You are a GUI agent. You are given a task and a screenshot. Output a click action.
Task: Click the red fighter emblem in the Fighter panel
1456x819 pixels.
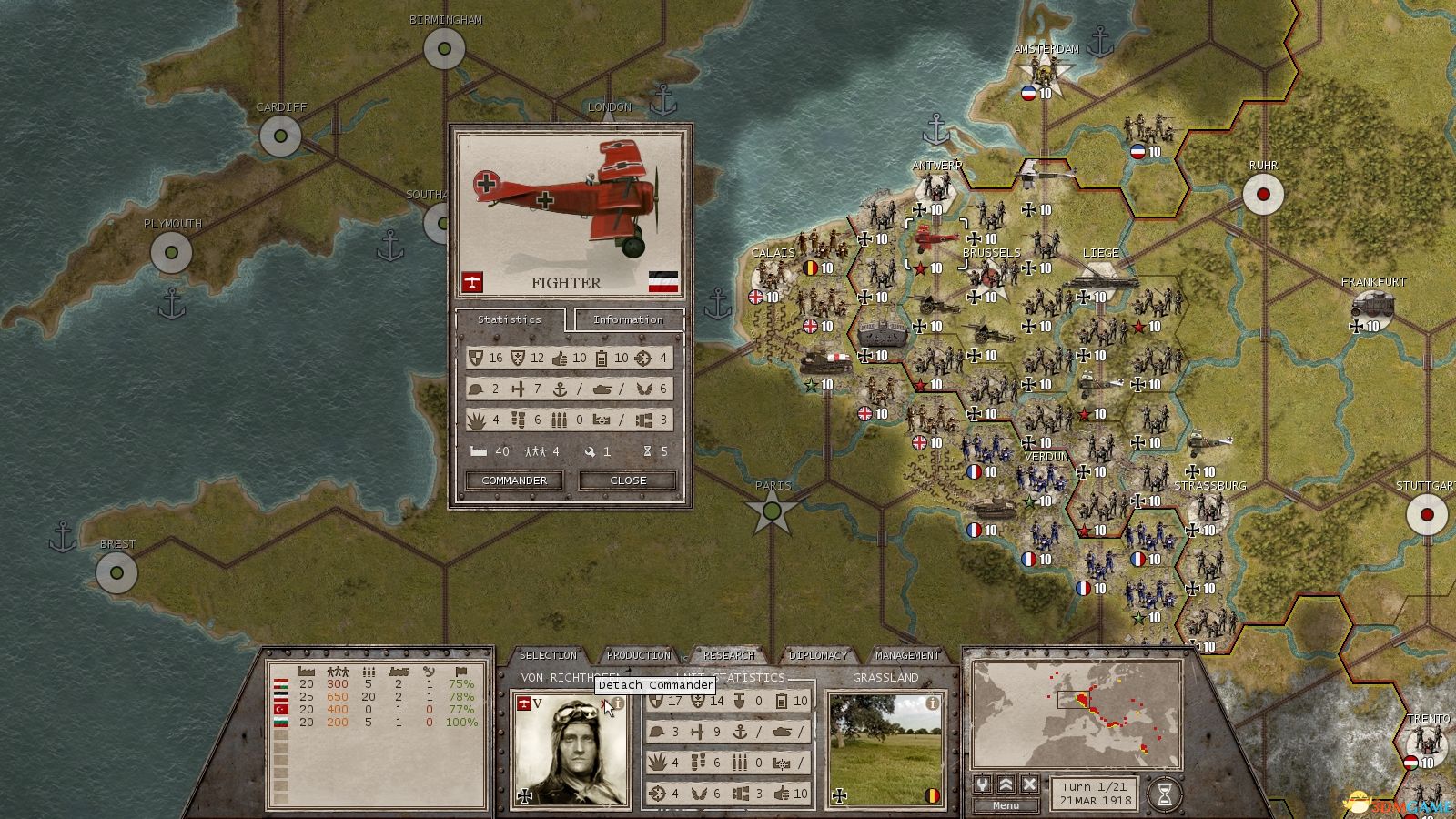tap(473, 281)
